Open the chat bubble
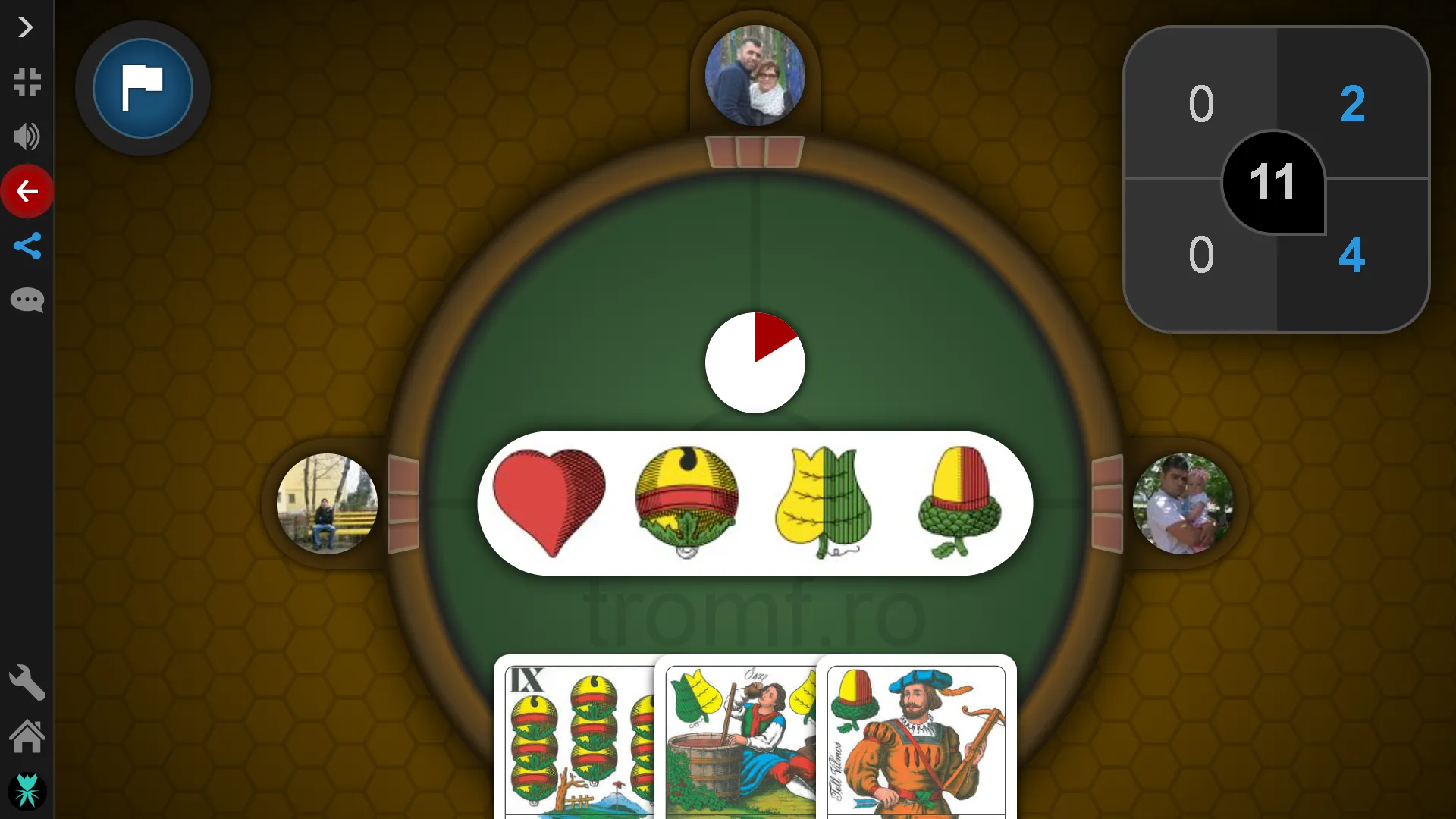This screenshot has height=819, width=1456. point(27,300)
